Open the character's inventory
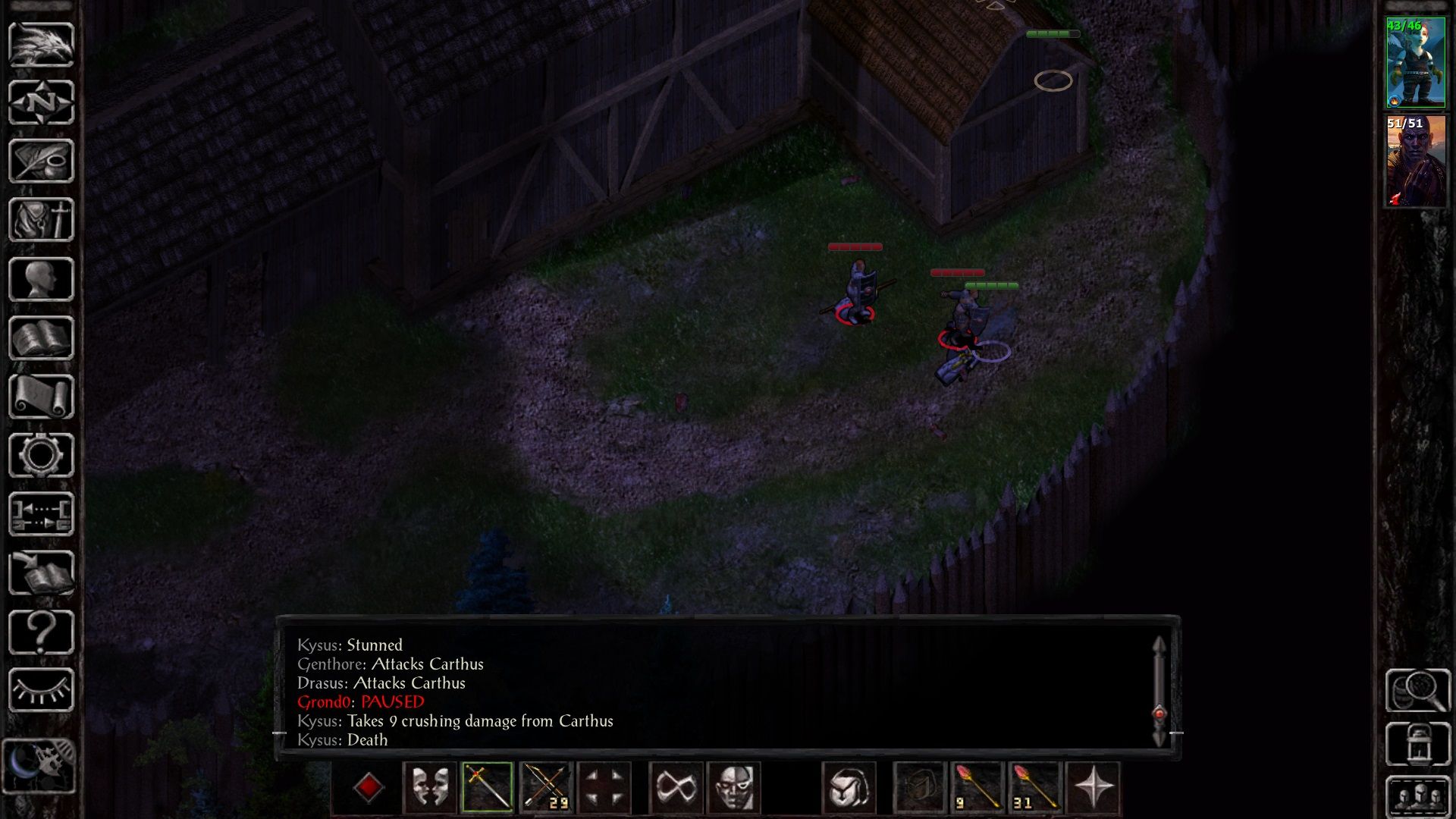The width and height of the screenshot is (1456, 819). point(42,220)
